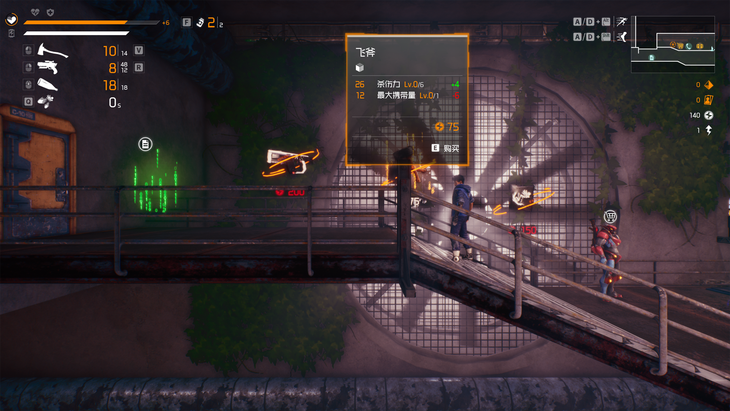
Task: Click the lightning energy currency icon
Action: click(x=709, y=116)
